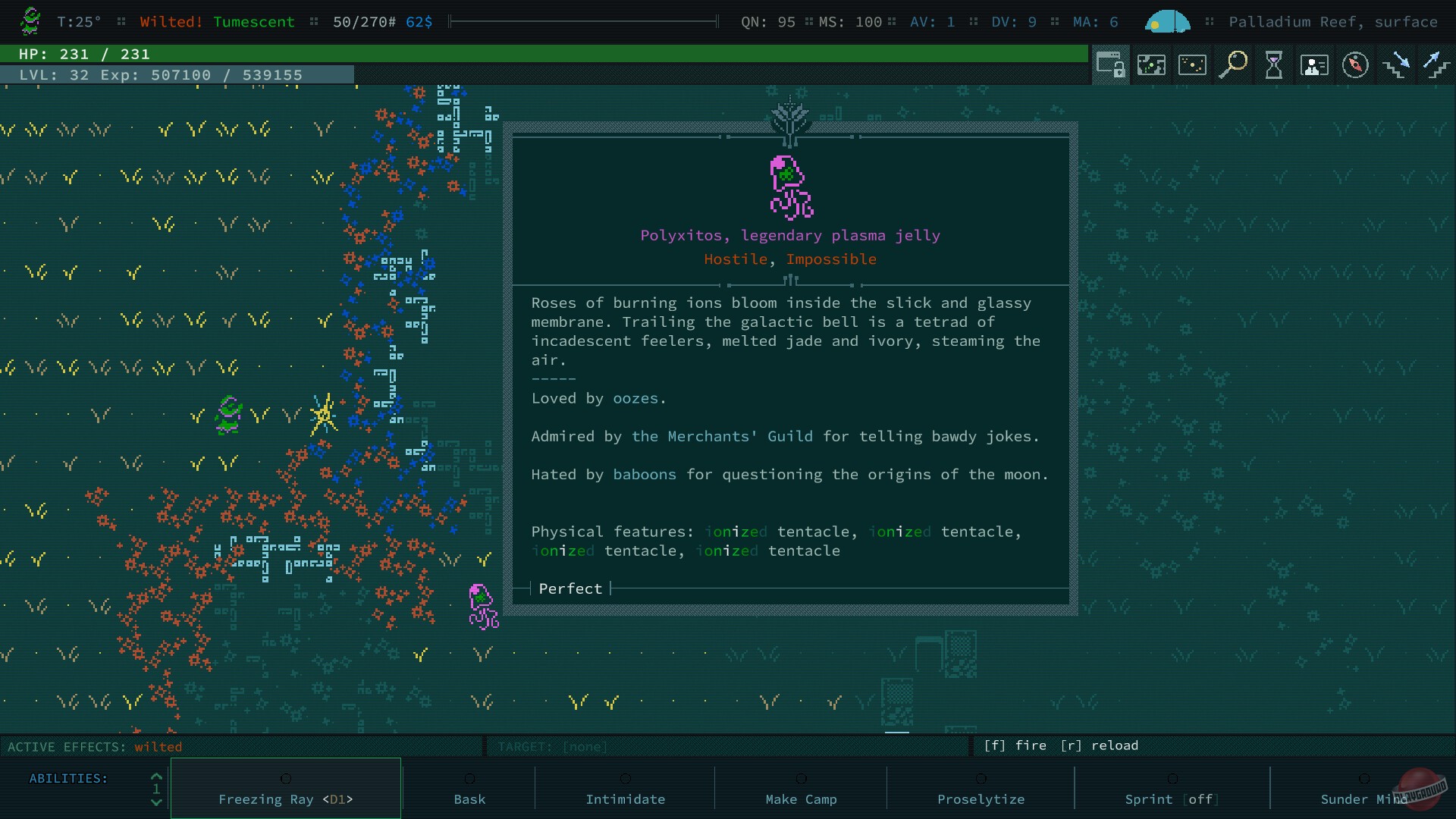Click the Polyxitos jelly portrait in the popup
Screen dimensions: 1456x819
(x=790, y=188)
